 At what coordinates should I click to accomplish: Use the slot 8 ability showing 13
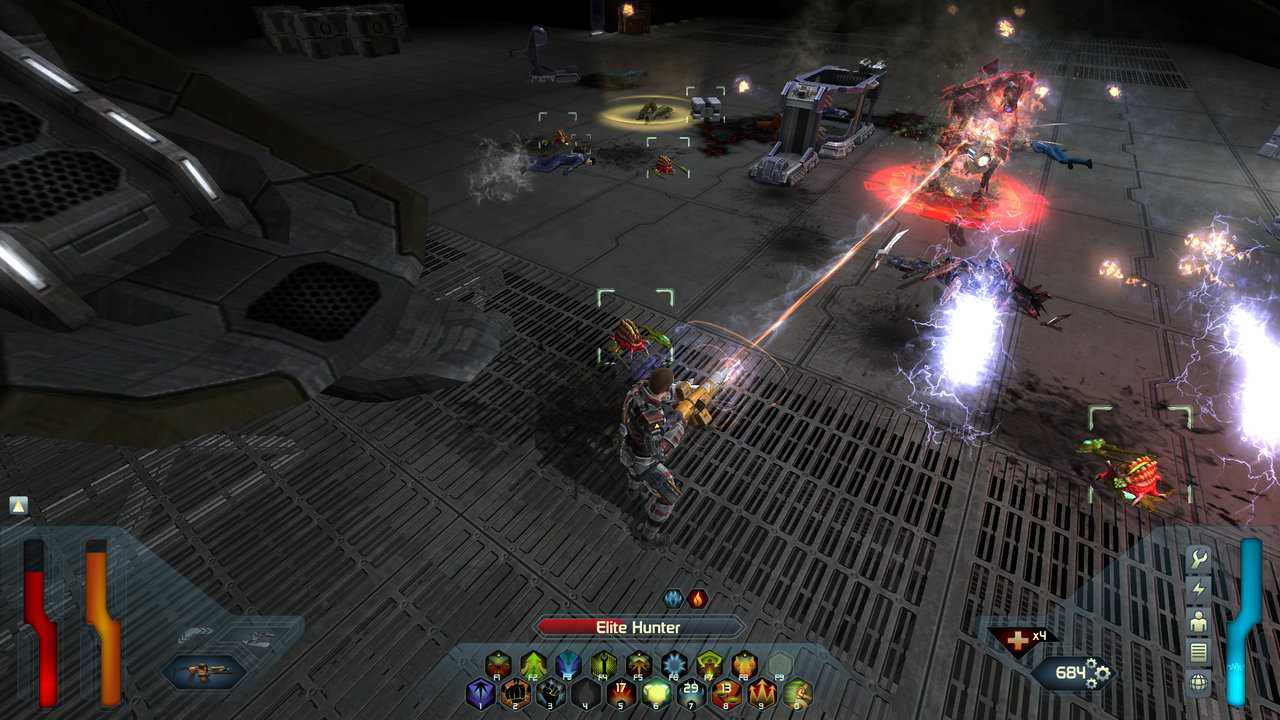coord(726,692)
